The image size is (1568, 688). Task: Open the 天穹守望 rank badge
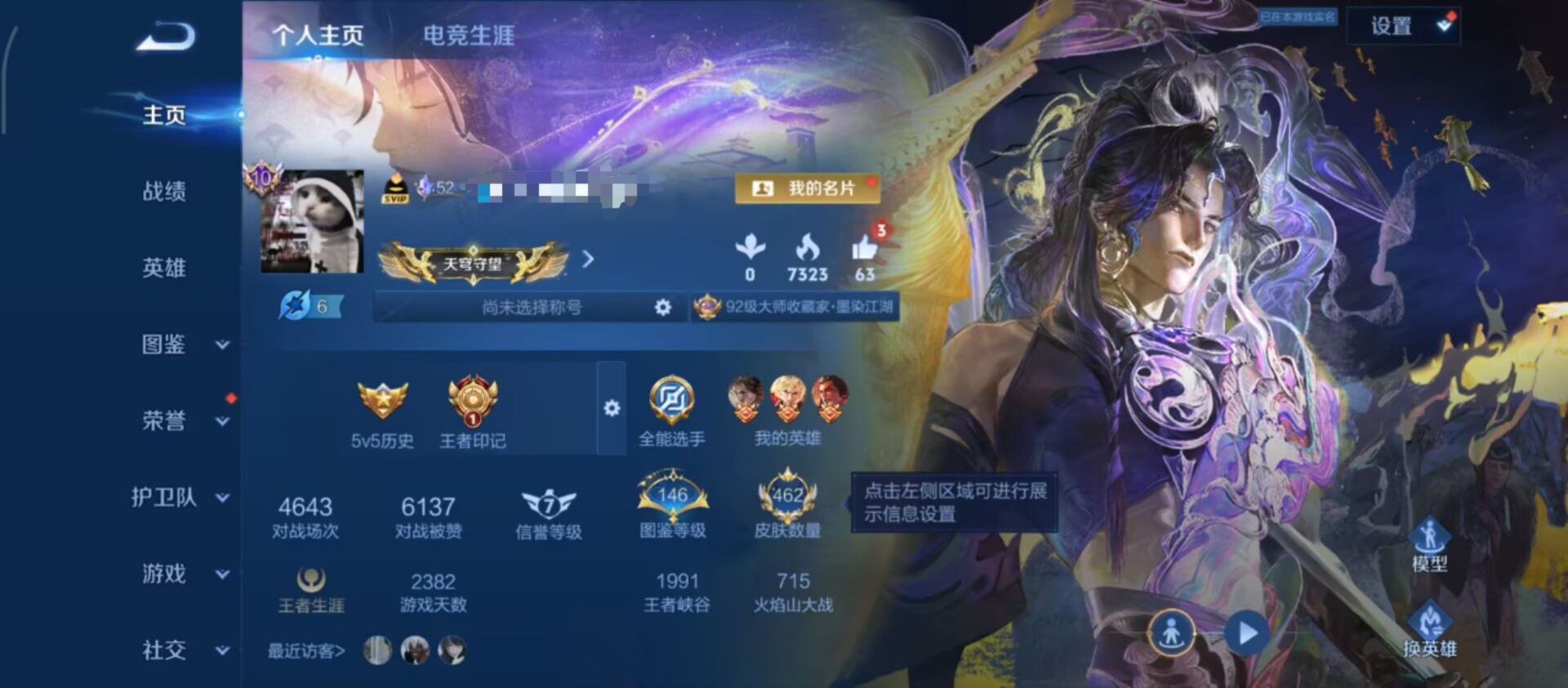[473, 263]
